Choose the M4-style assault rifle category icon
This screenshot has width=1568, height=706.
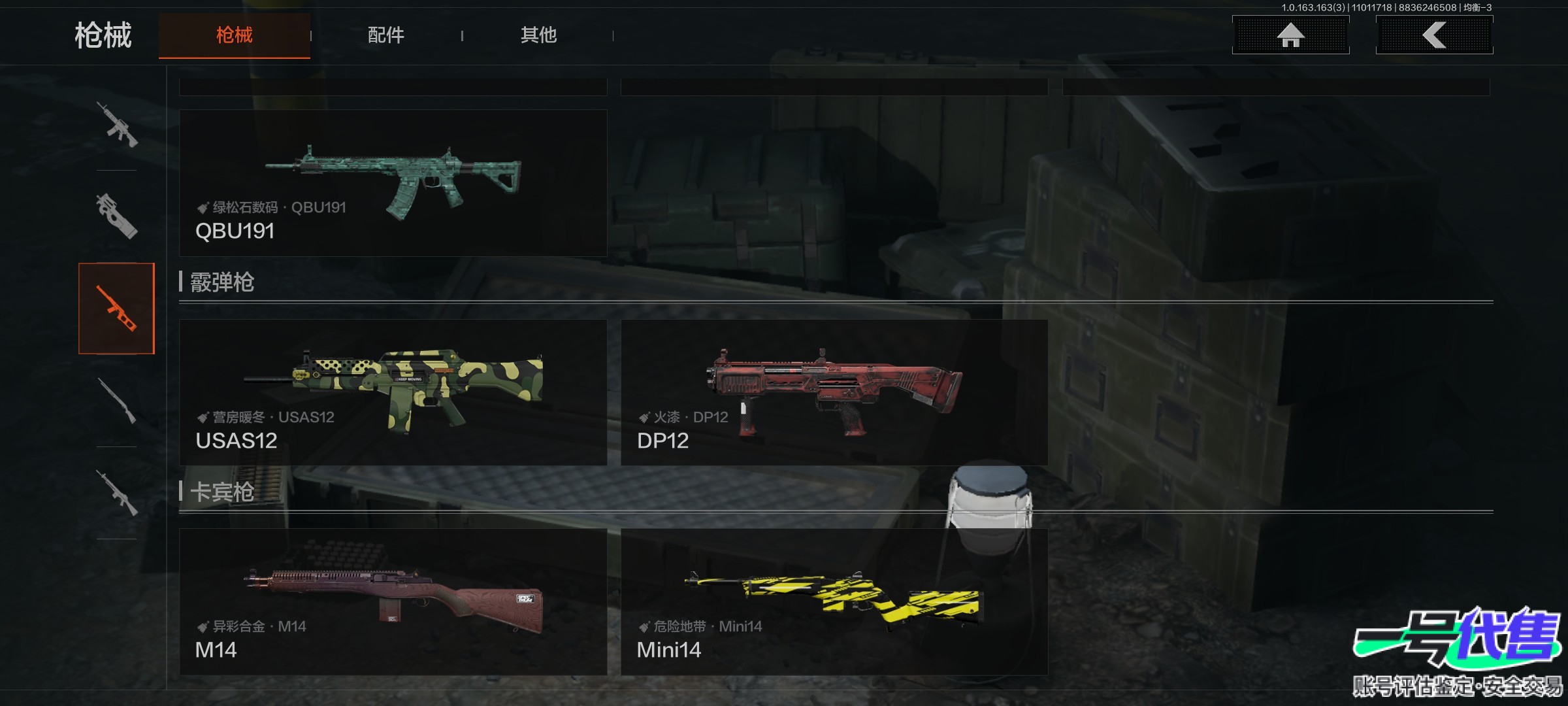pyautogui.click(x=117, y=124)
